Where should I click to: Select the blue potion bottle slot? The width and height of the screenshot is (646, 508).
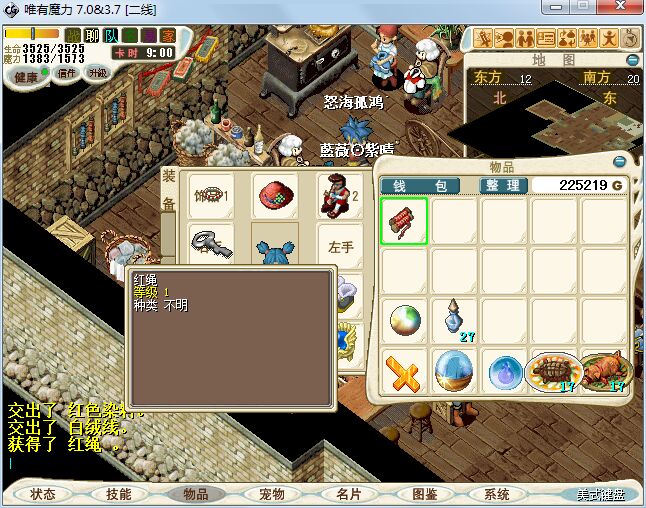[x=455, y=321]
